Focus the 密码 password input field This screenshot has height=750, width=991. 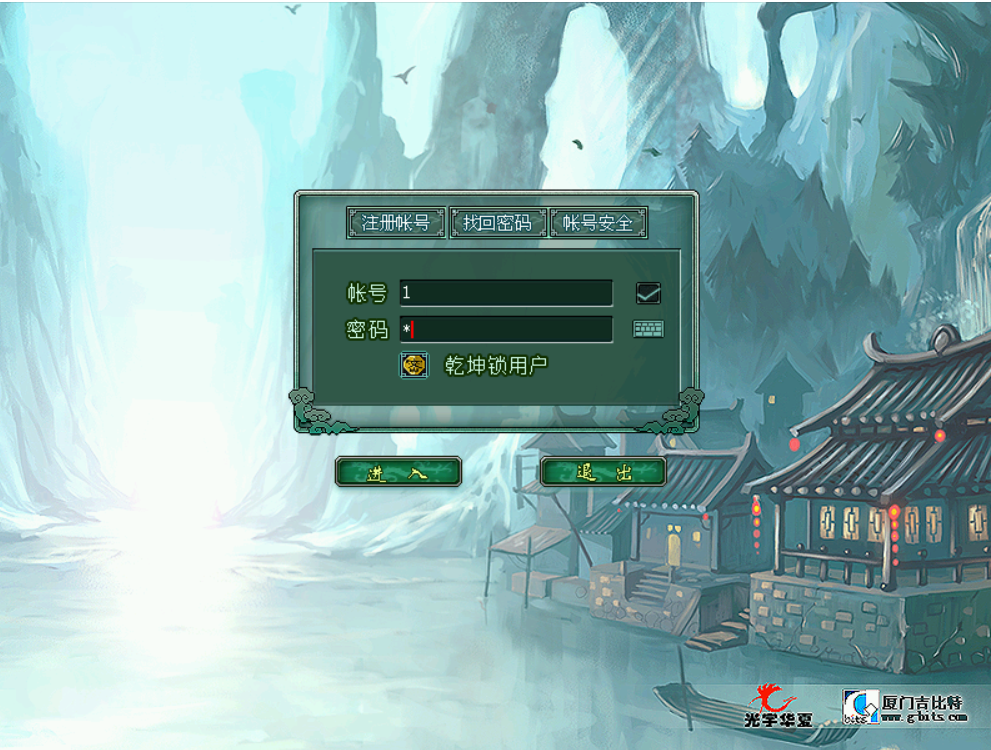506,329
